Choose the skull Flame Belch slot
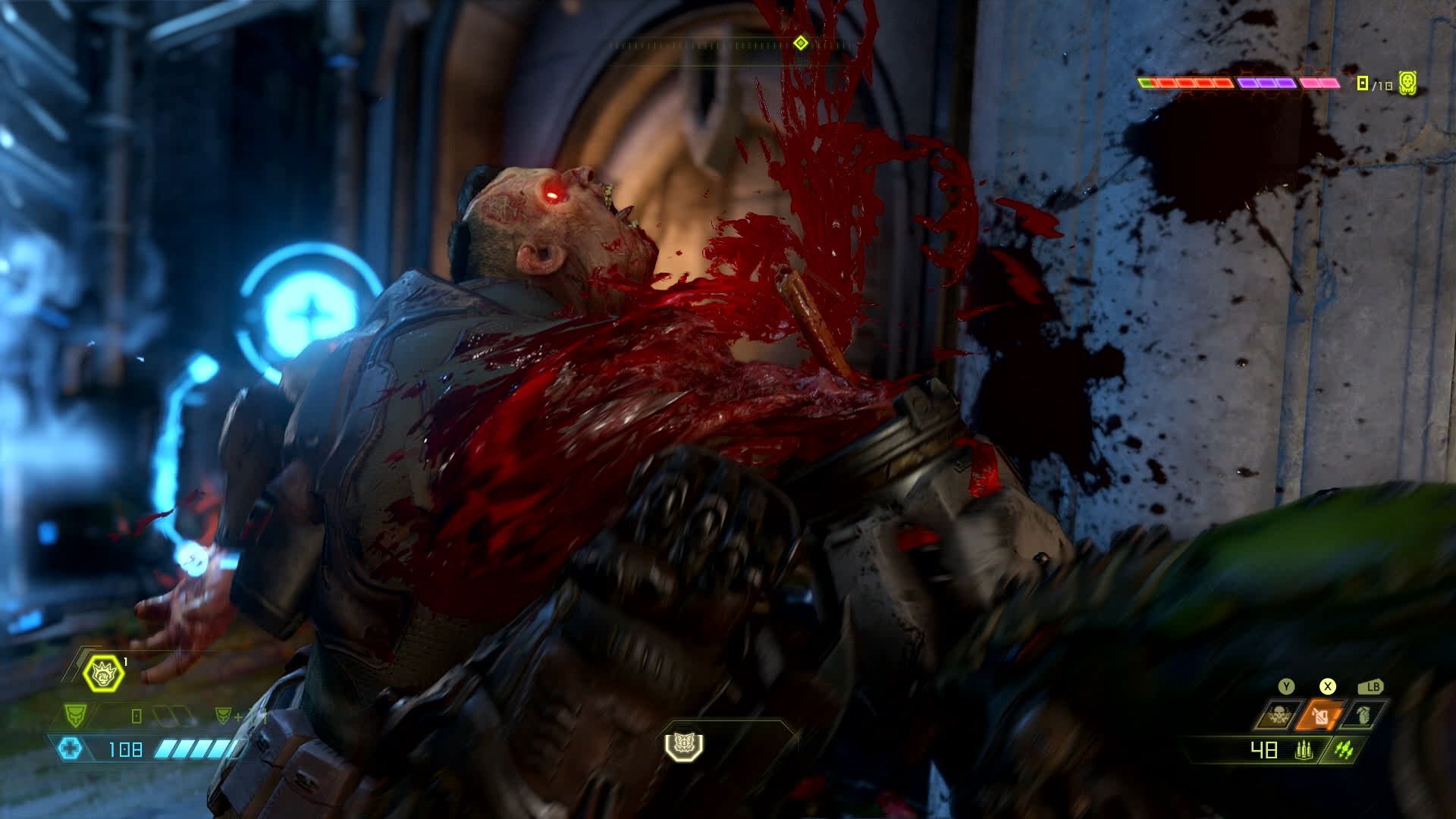 1278,716
